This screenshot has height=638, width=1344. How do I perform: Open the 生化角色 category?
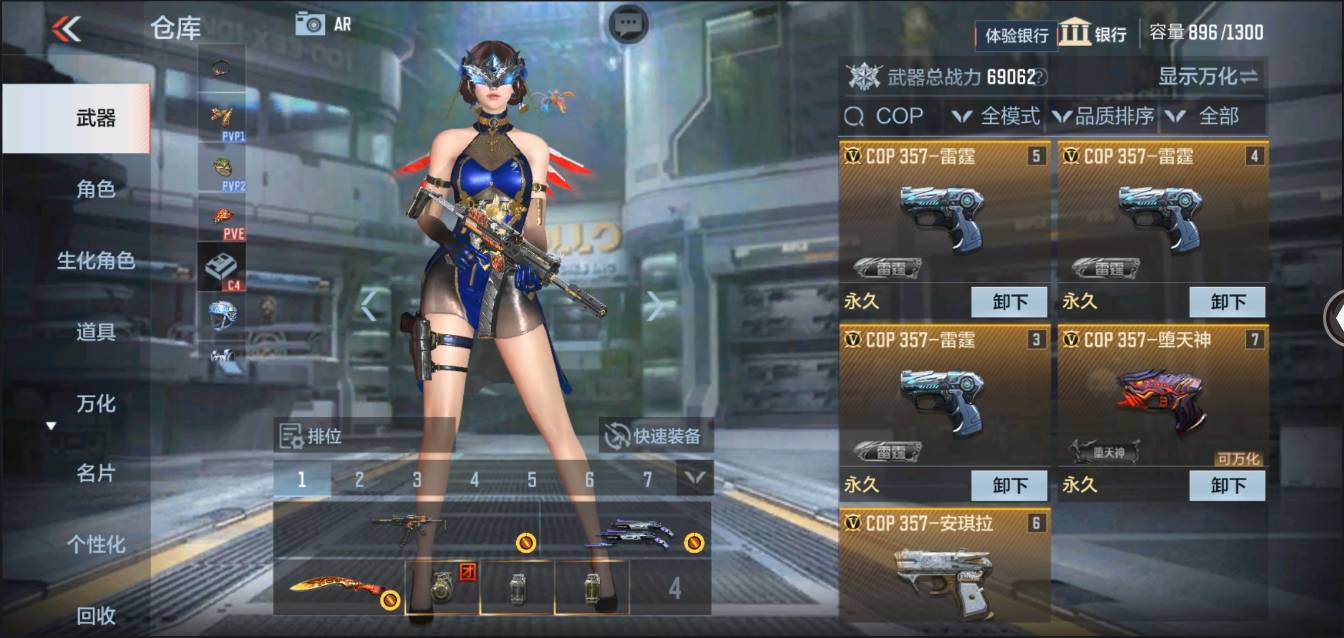coord(96,261)
